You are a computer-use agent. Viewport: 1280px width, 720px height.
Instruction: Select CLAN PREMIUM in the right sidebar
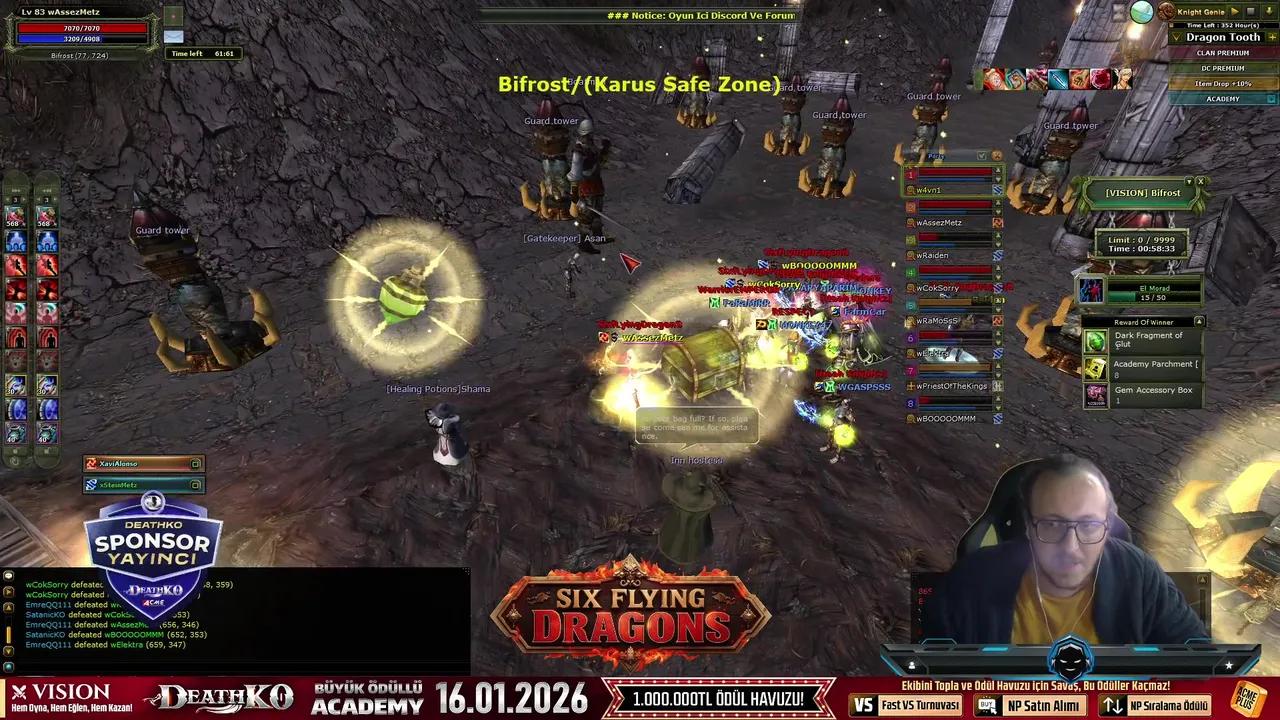tap(1222, 53)
